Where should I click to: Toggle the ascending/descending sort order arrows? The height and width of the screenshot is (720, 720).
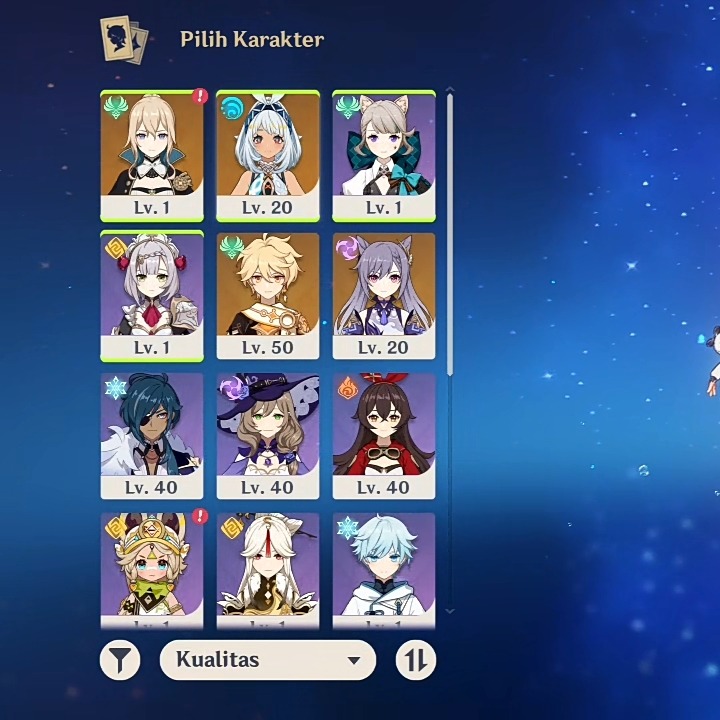(416, 660)
